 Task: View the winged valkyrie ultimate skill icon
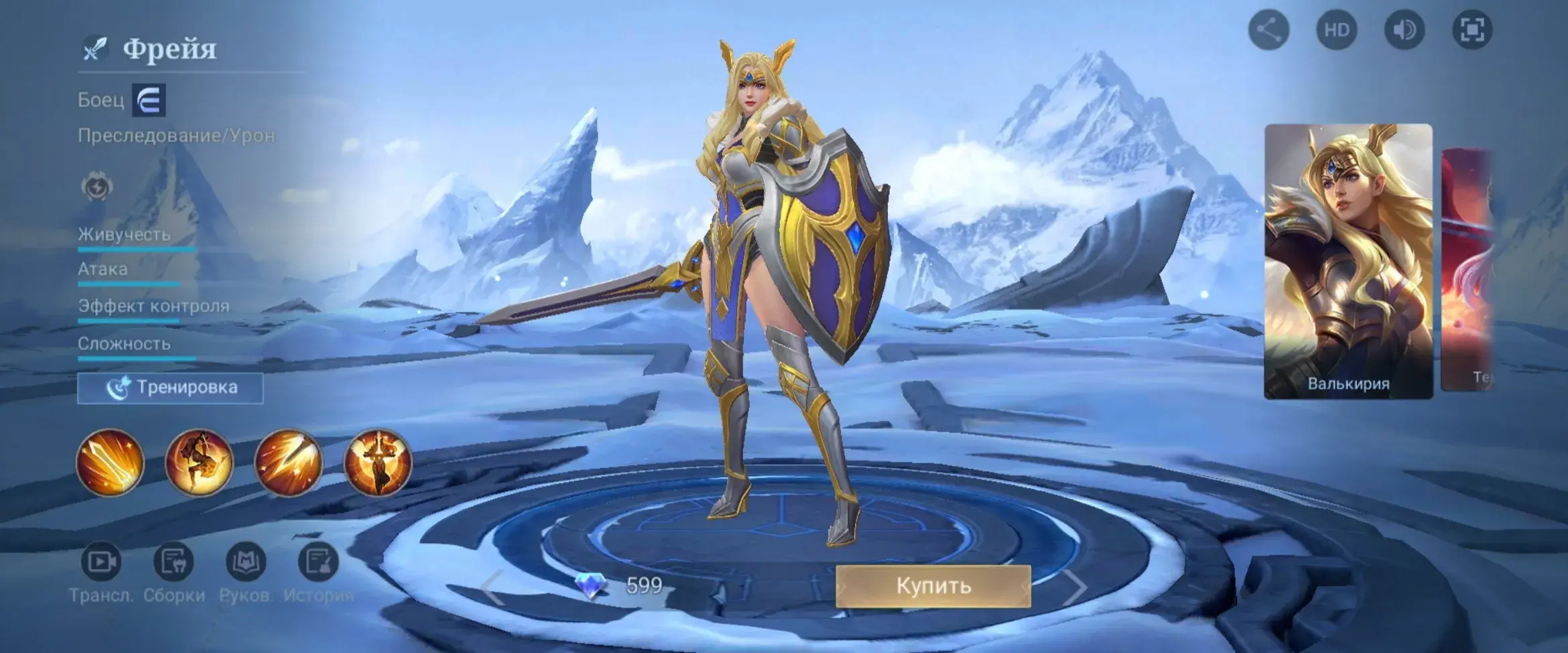[377, 463]
